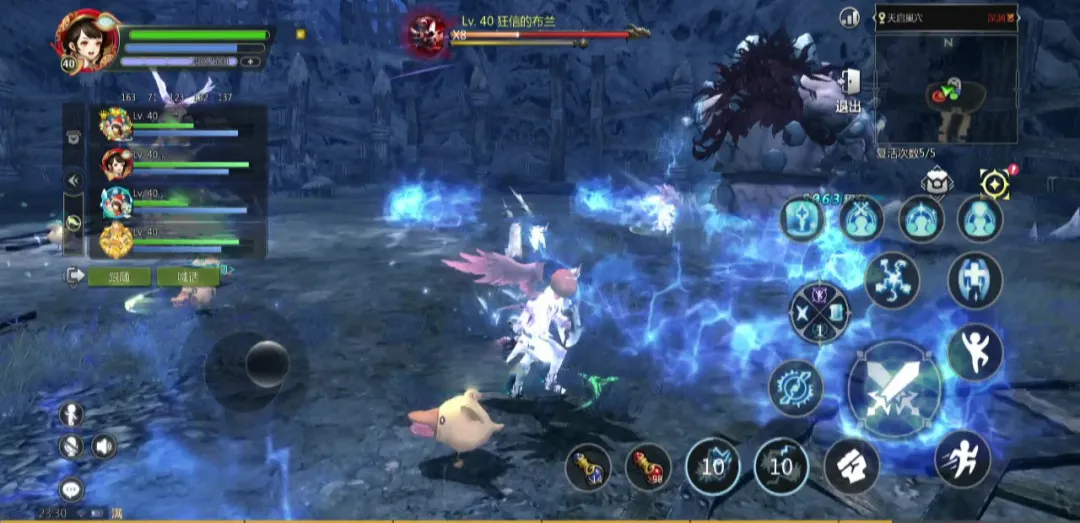Open the four-segment skill wheel switcher
1080x523 pixels.
point(819,313)
